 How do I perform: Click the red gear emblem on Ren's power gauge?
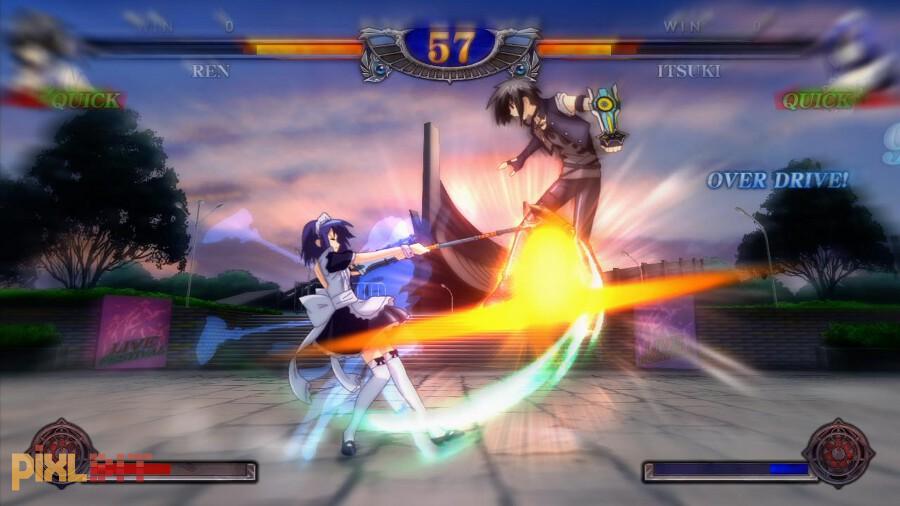click(62, 452)
